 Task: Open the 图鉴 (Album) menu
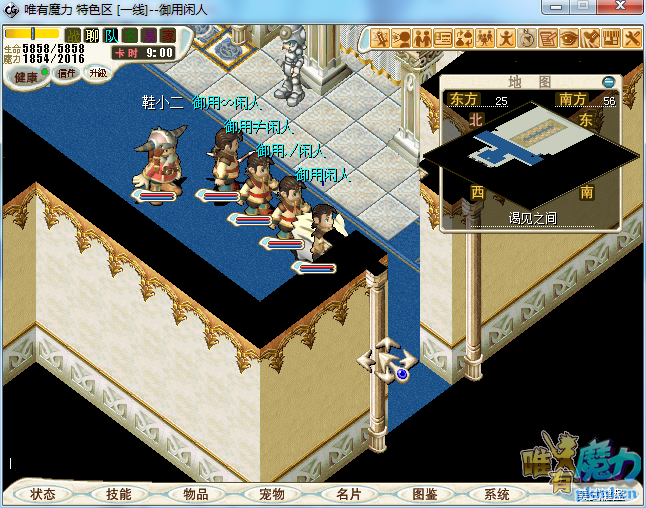coord(424,494)
